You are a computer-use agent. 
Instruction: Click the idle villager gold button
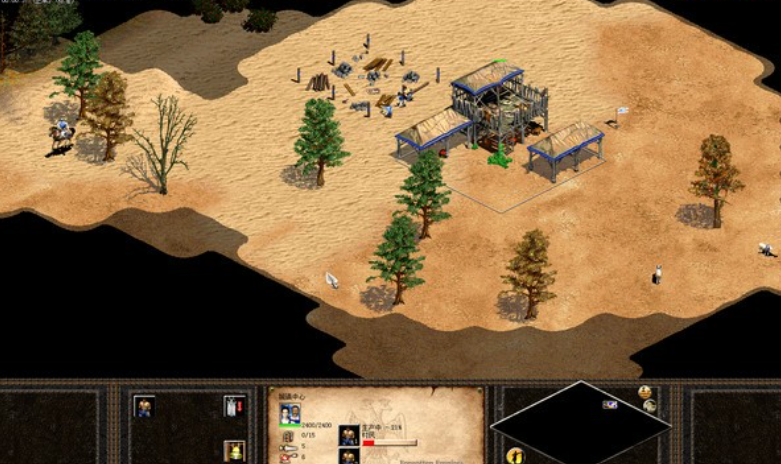[516, 456]
